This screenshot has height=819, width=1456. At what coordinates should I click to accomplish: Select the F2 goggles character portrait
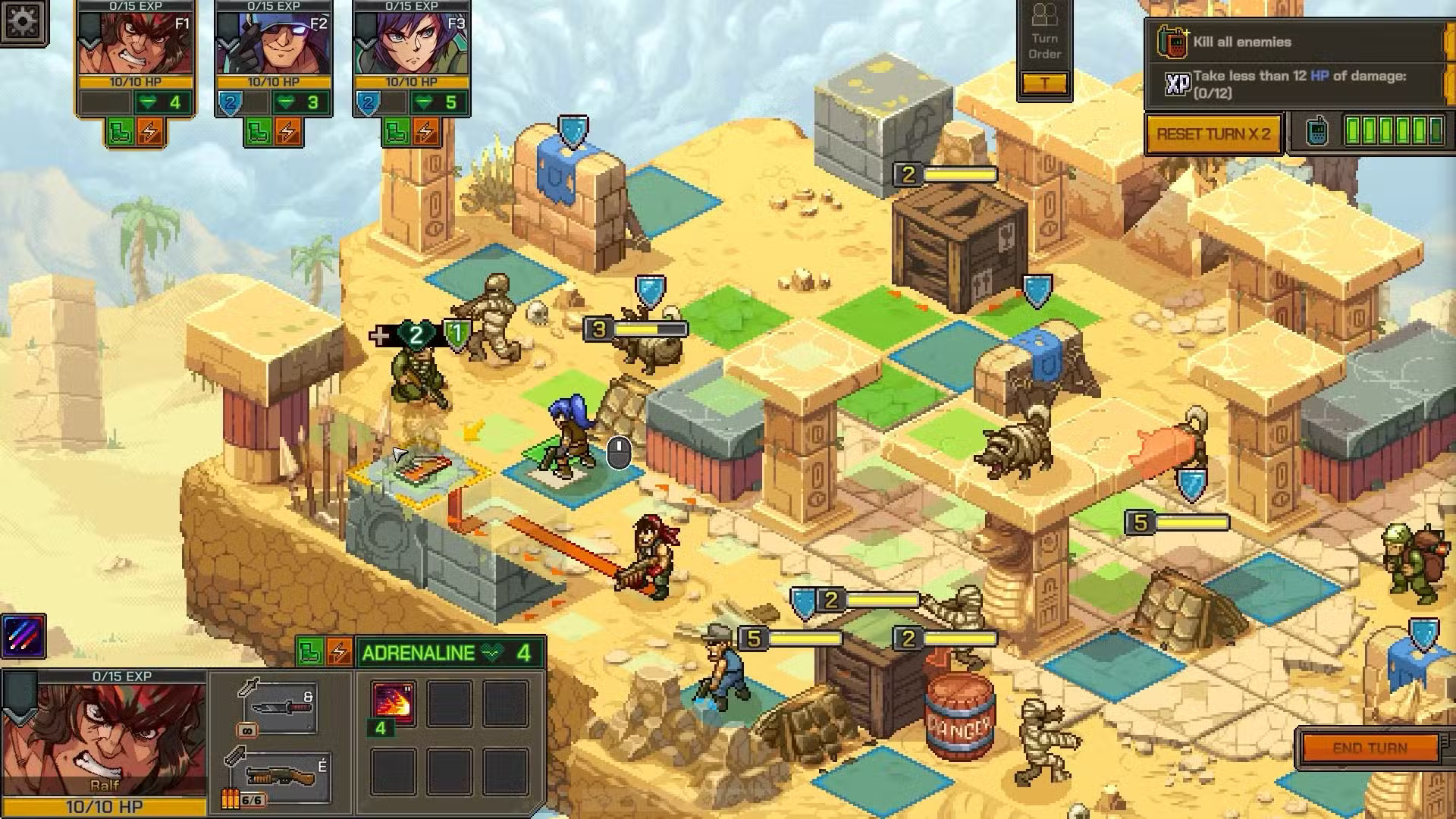click(x=273, y=45)
